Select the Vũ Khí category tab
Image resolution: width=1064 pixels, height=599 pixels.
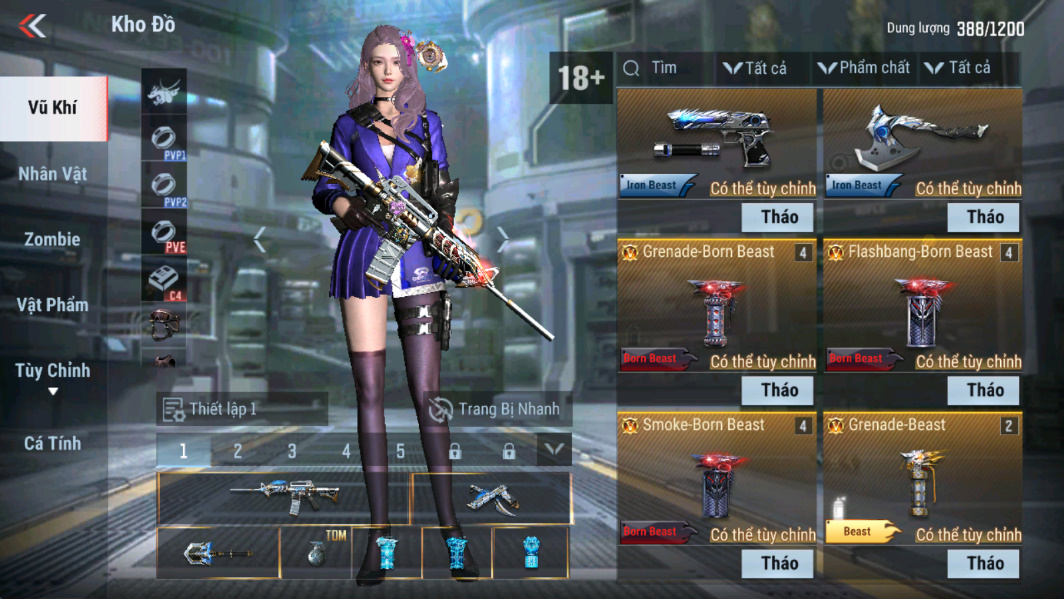coord(52,108)
